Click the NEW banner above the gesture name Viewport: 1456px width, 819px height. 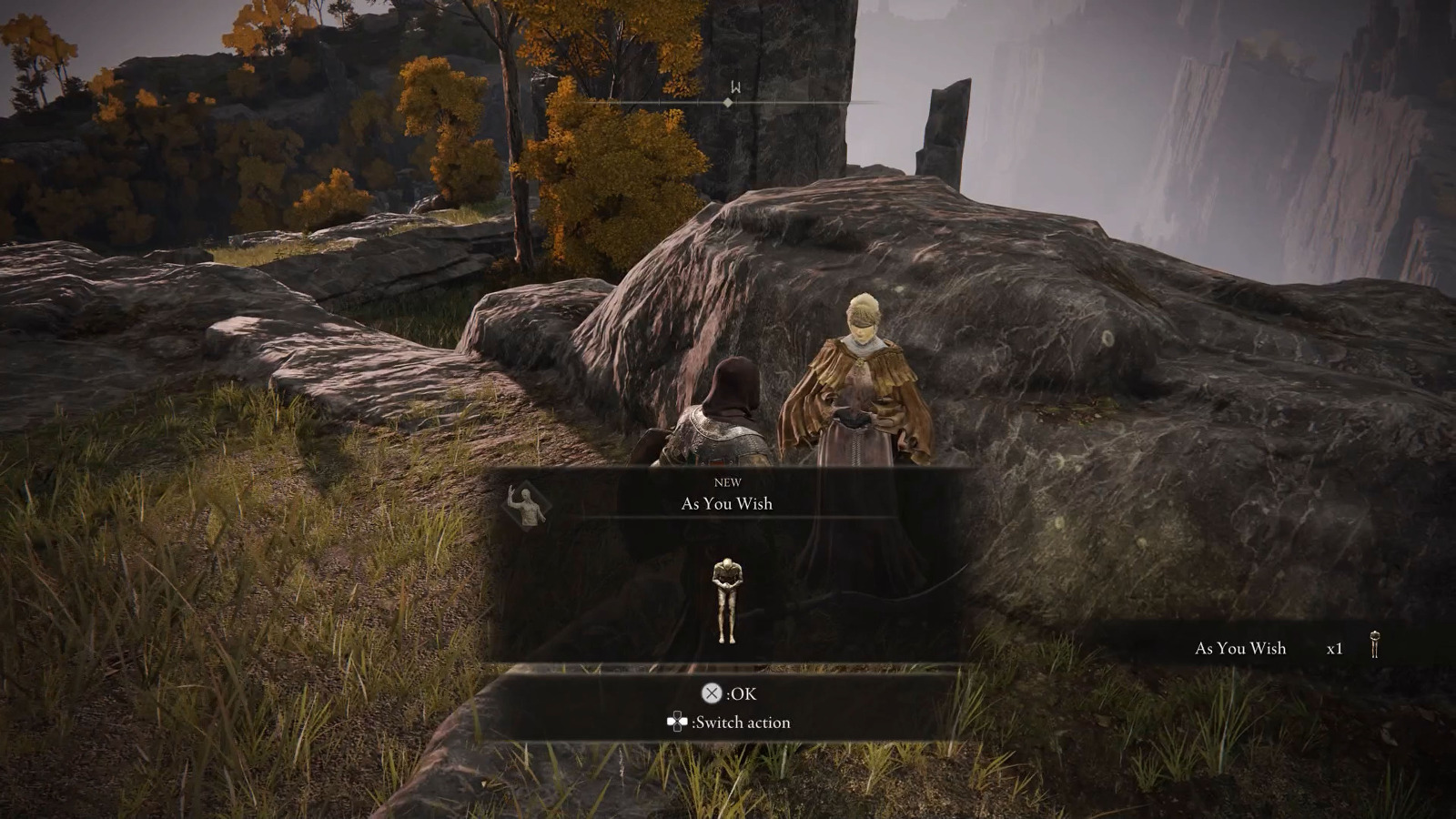(x=728, y=482)
